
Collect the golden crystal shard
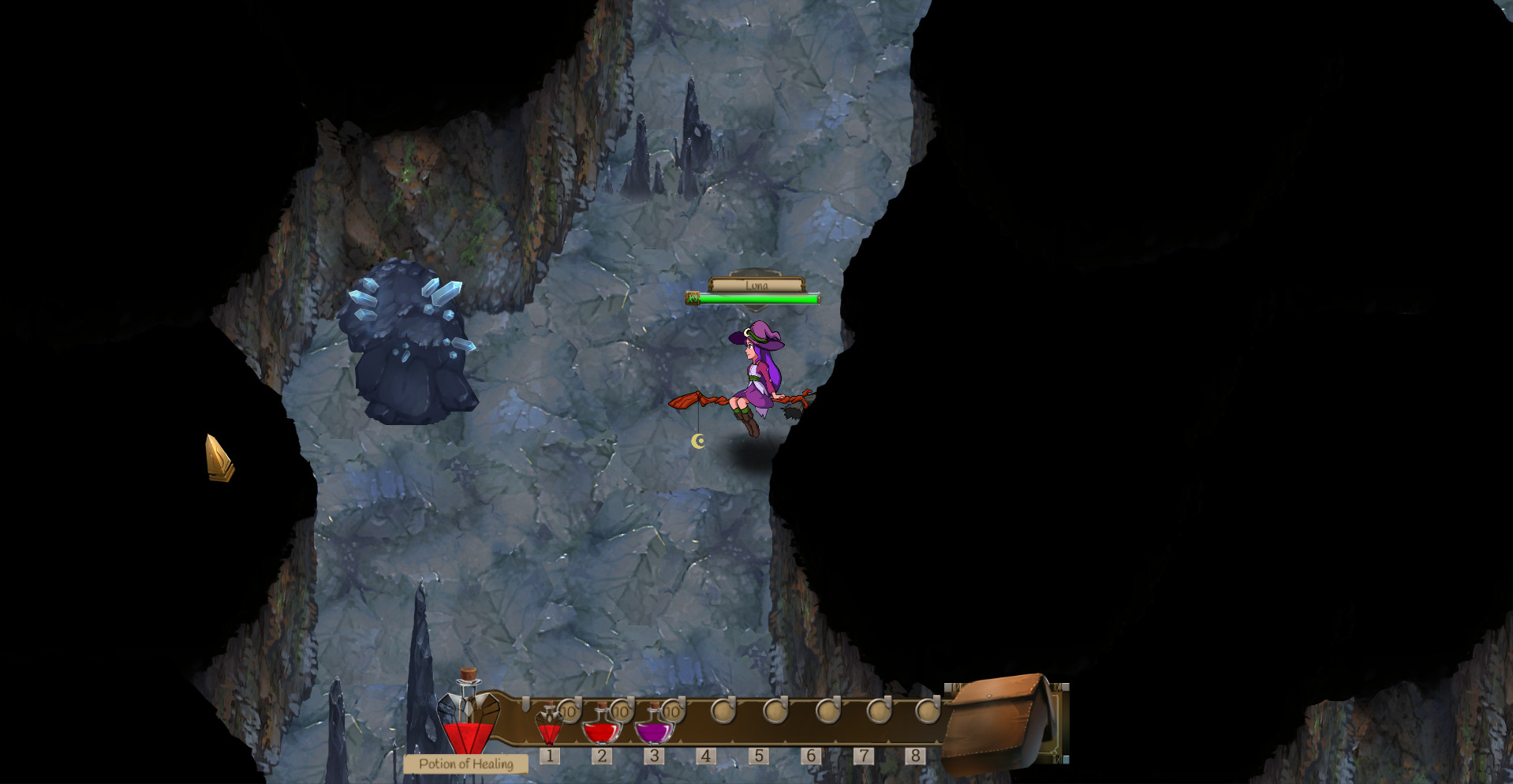(x=219, y=458)
